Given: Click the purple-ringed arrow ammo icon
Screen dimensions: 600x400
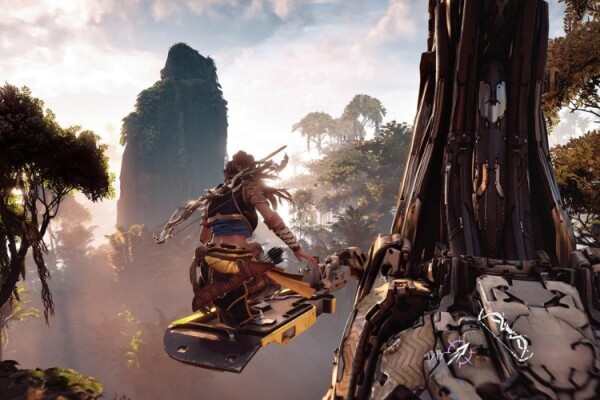Looking at the screenshot, I should point(460,352).
